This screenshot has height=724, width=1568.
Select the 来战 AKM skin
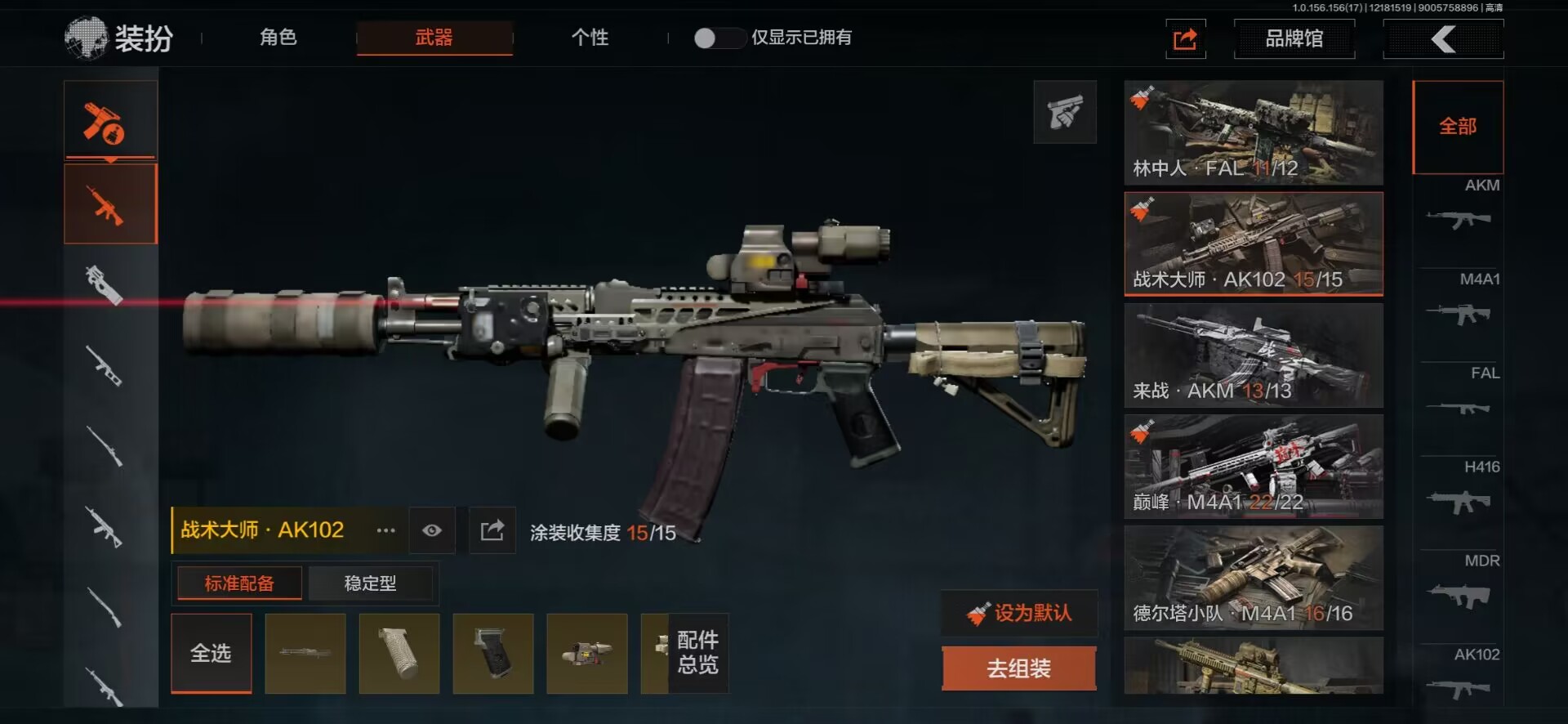click(1253, 355)
